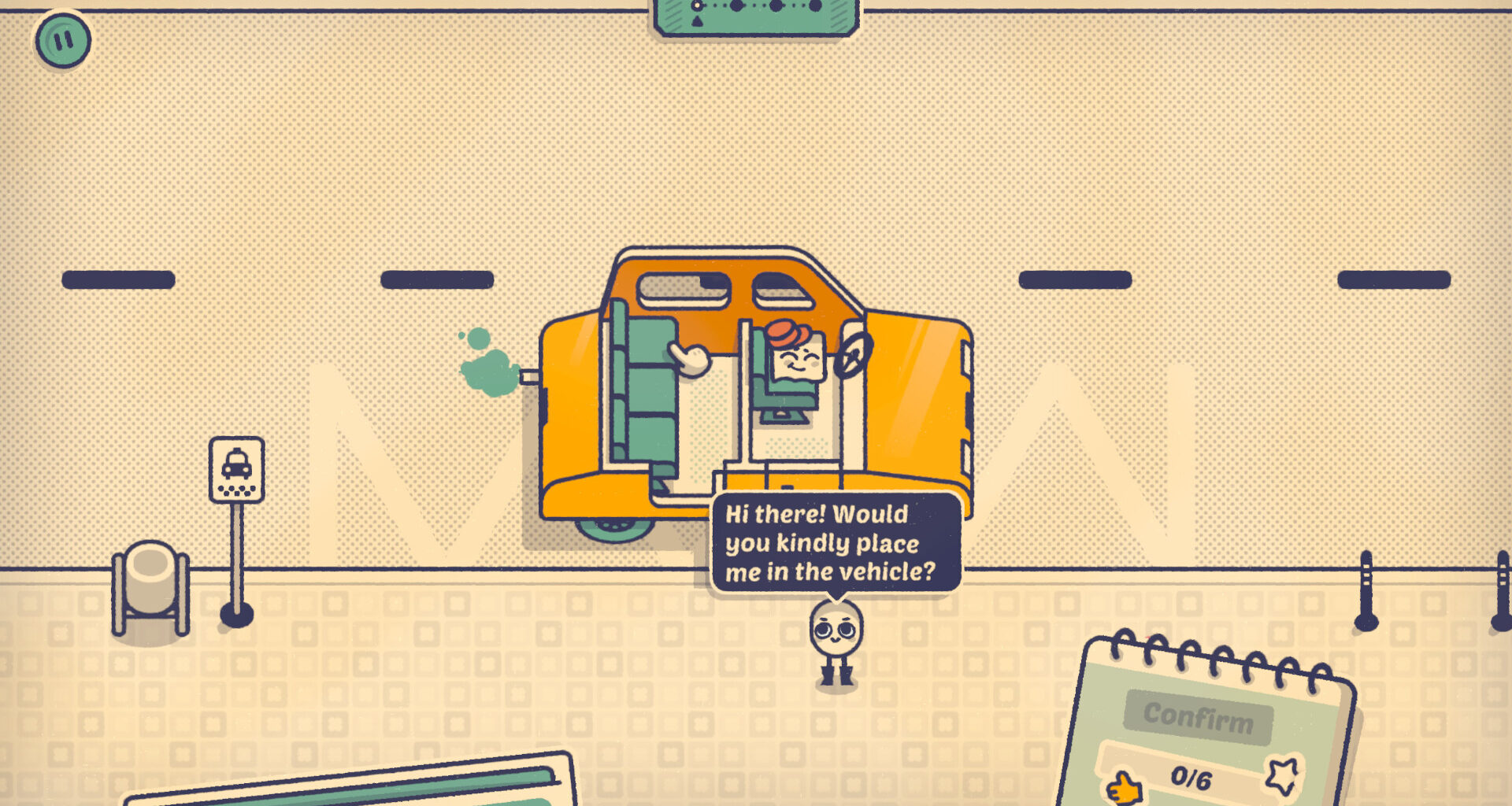Select the round-headed passenger waiting on the sidewalk

(836, 639)
